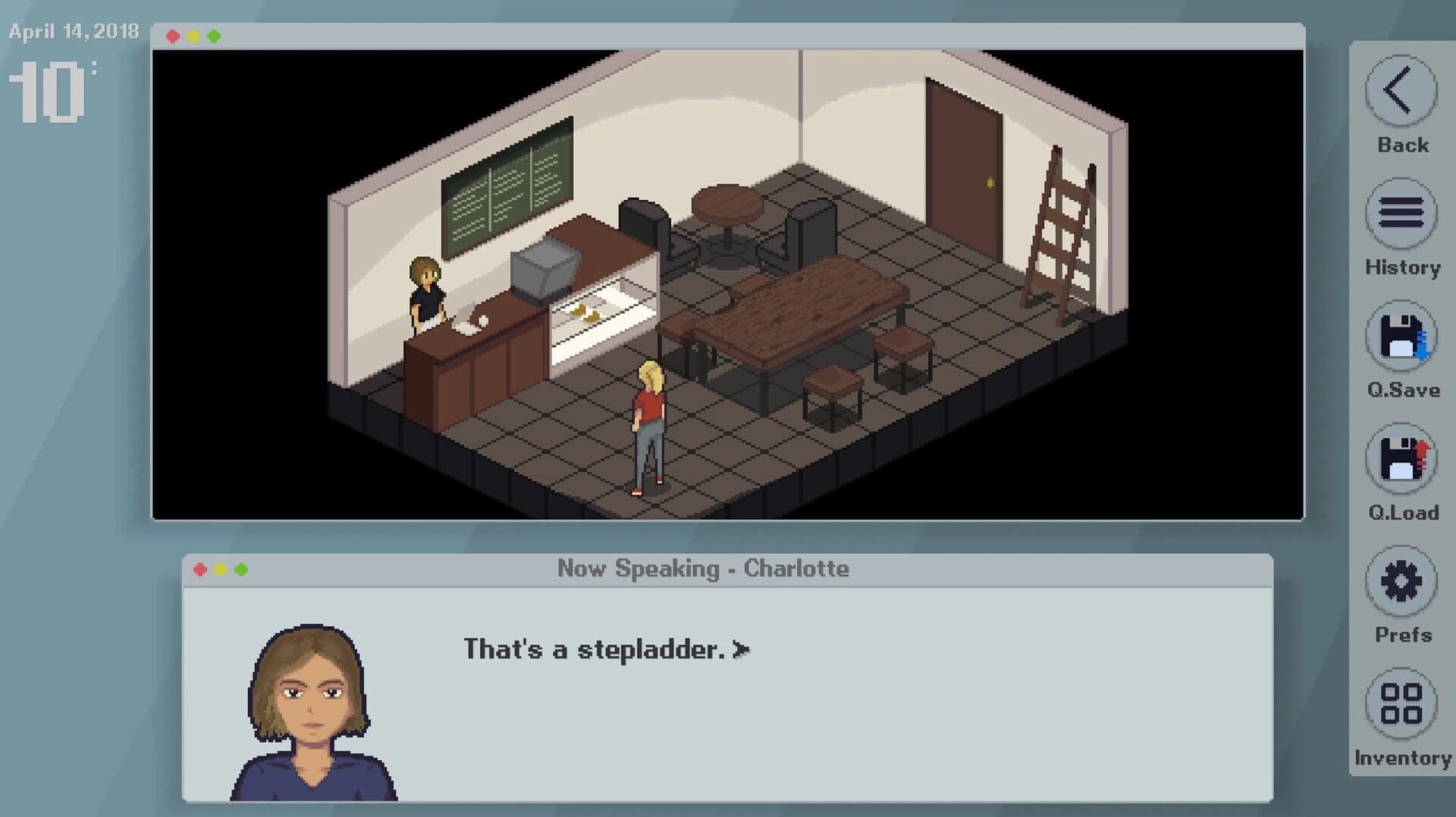Click the 'Now Speaking - Charlotte' title bar

(x=705, y=567)
